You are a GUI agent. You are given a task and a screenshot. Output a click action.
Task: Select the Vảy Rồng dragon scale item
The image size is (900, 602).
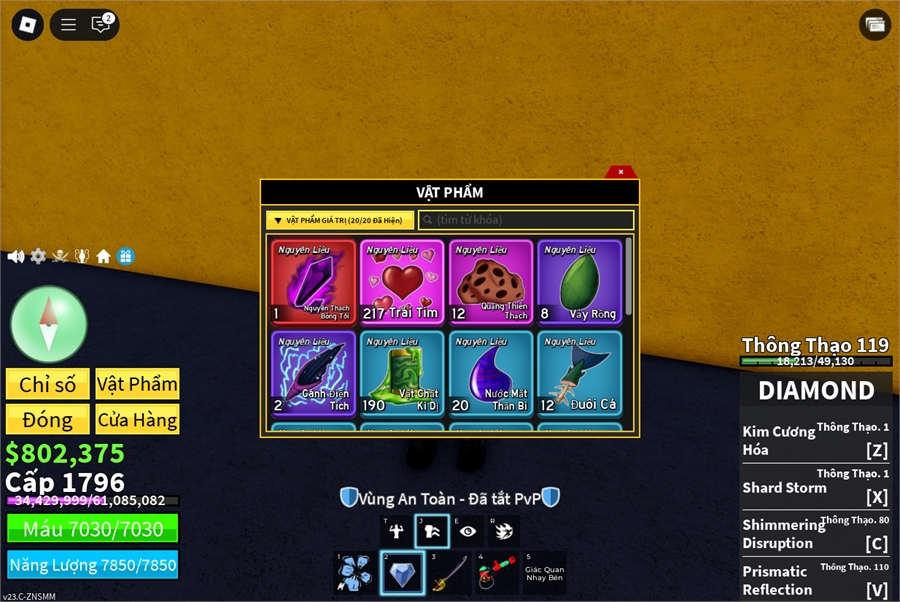579,282
